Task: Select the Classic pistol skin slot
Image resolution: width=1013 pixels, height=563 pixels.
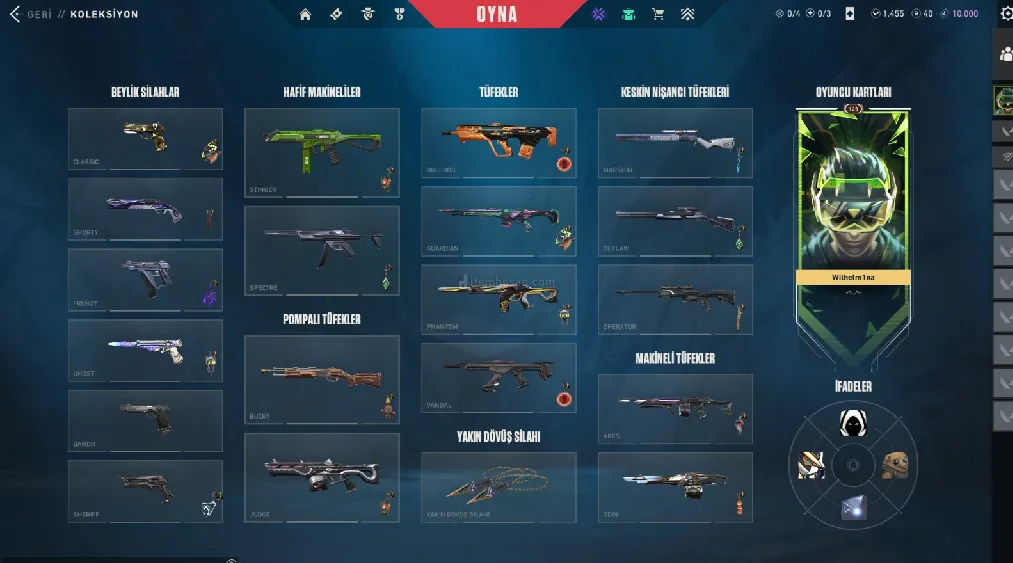Action: (145, 139)
